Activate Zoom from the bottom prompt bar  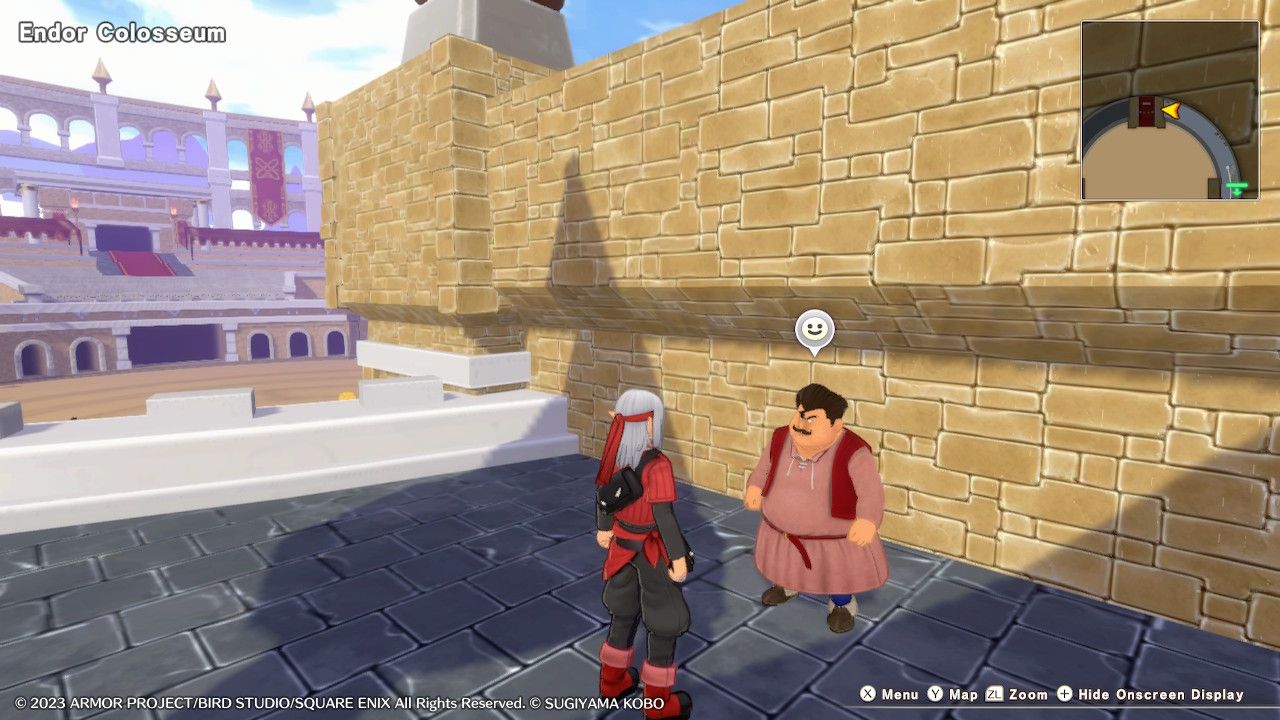[x=1028, y=694]
